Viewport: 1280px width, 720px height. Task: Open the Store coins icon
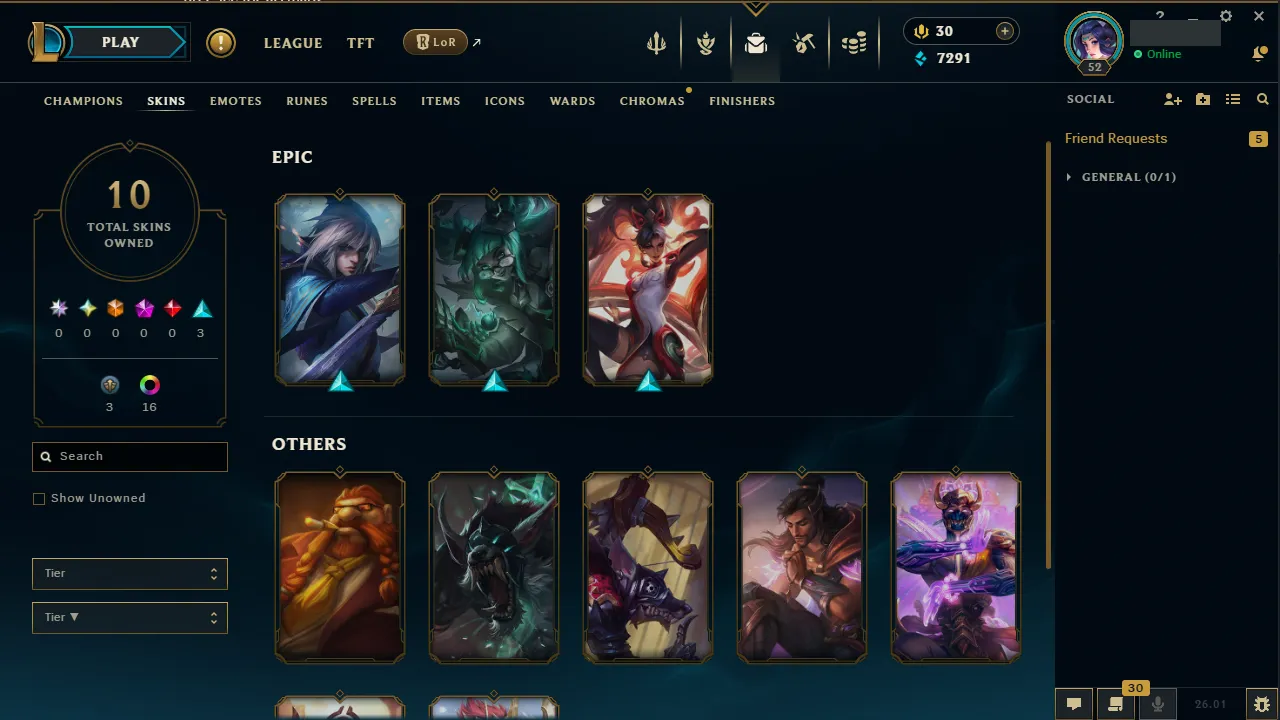click(854, 42)
